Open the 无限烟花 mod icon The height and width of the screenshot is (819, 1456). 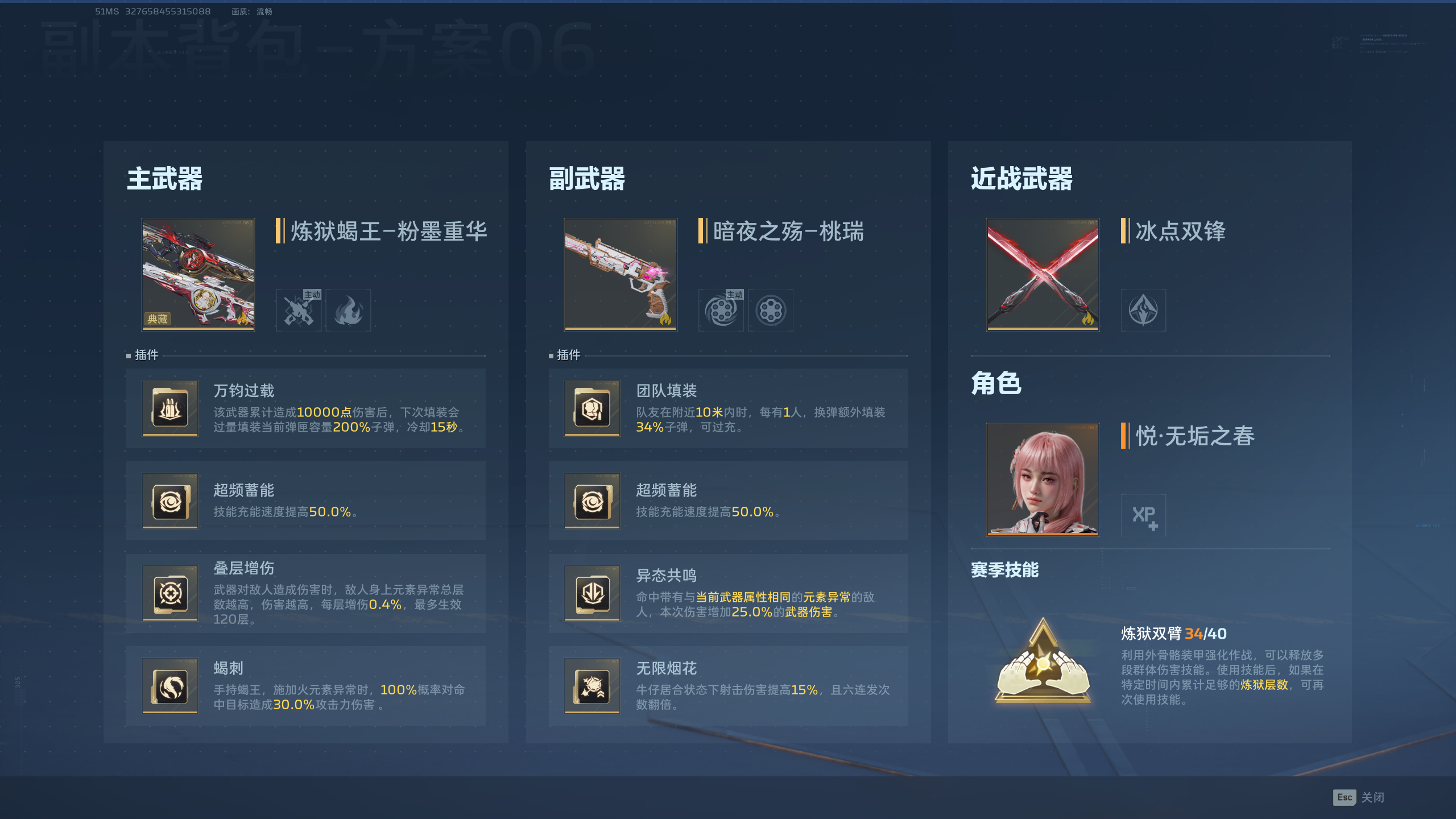point(591,687)
